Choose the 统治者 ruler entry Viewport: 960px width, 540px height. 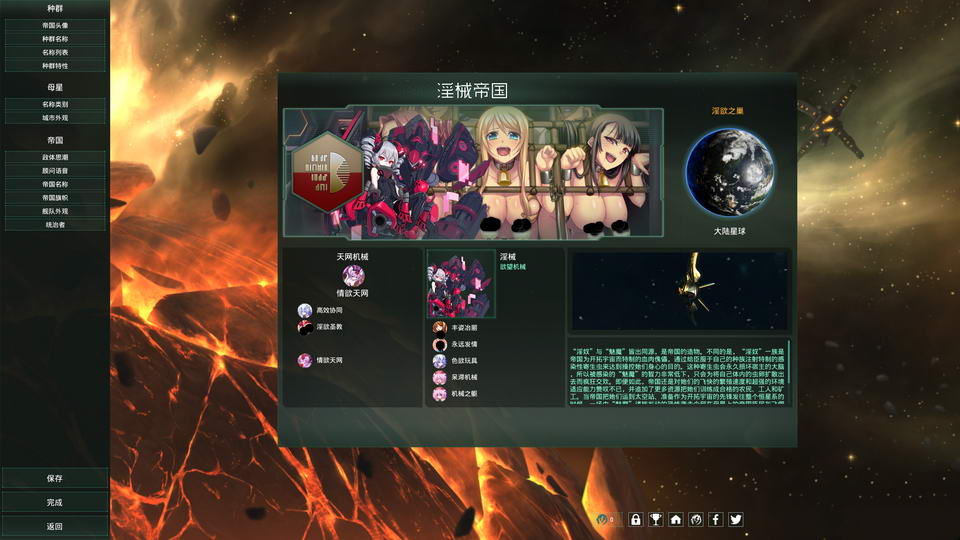[55, 225]
